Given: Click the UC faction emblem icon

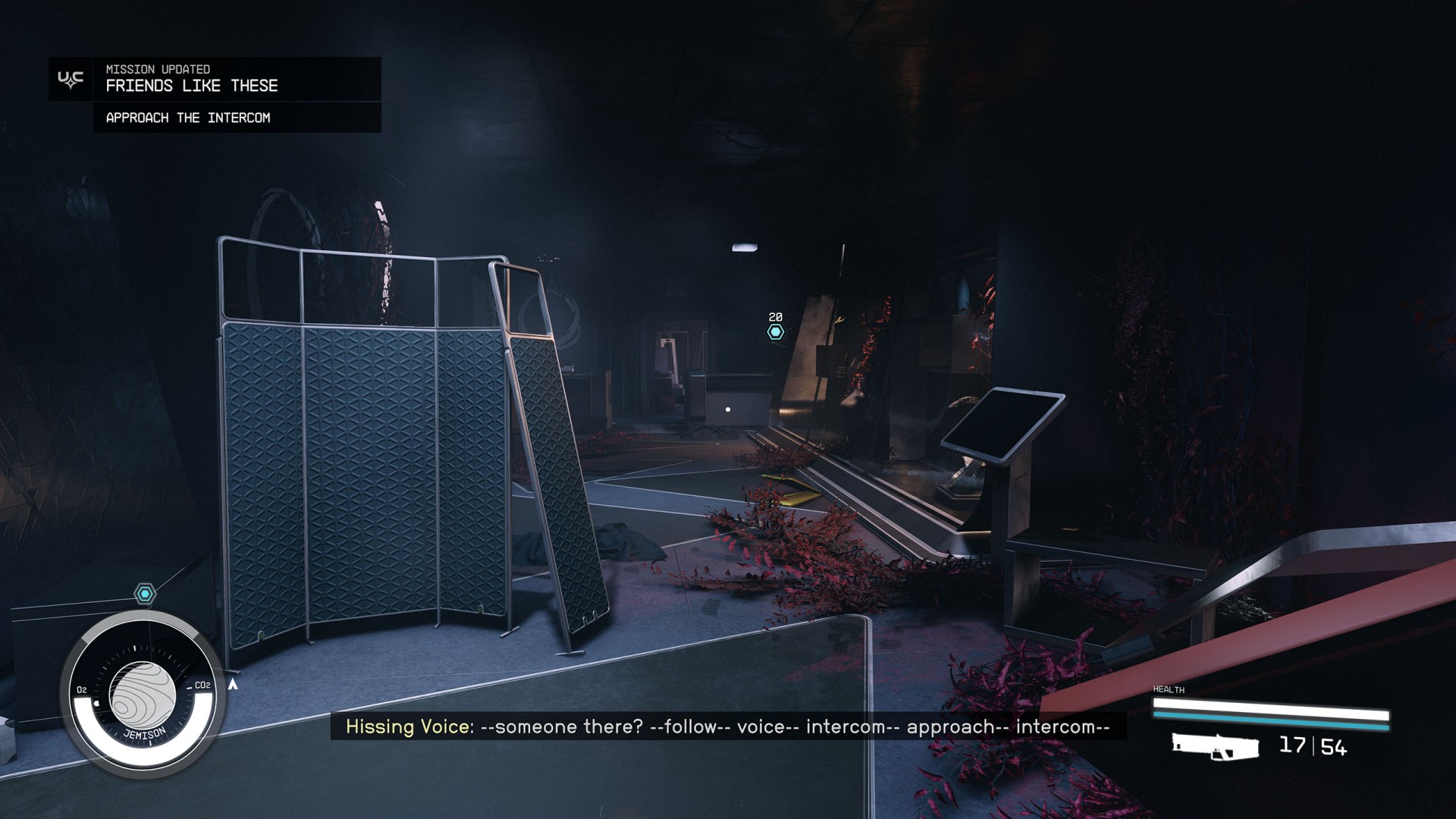Looking at the screenshot, I should click(71, 80).
